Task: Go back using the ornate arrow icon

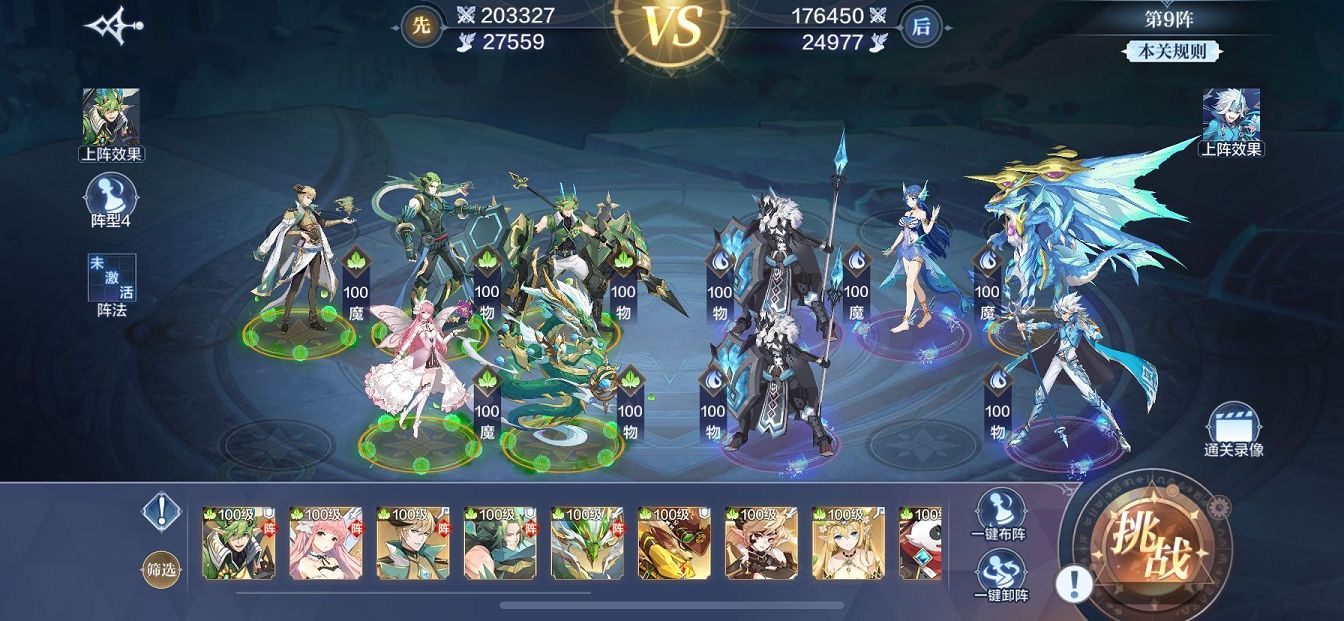Action: pyautogui.click(x=112, y=27)
